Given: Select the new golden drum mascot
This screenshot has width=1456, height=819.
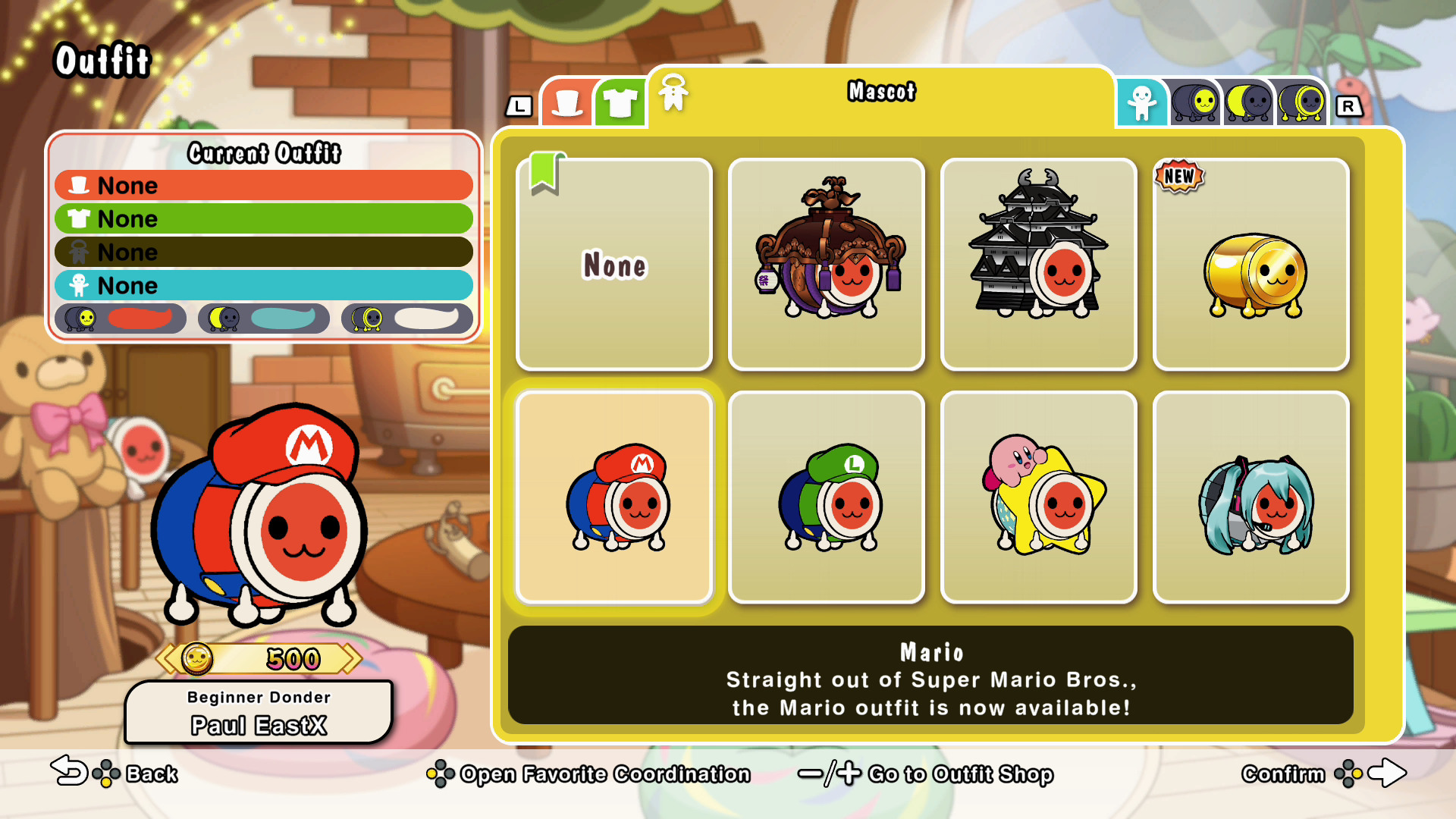Looking at the screenshot, I should [x=1250, y=264].
